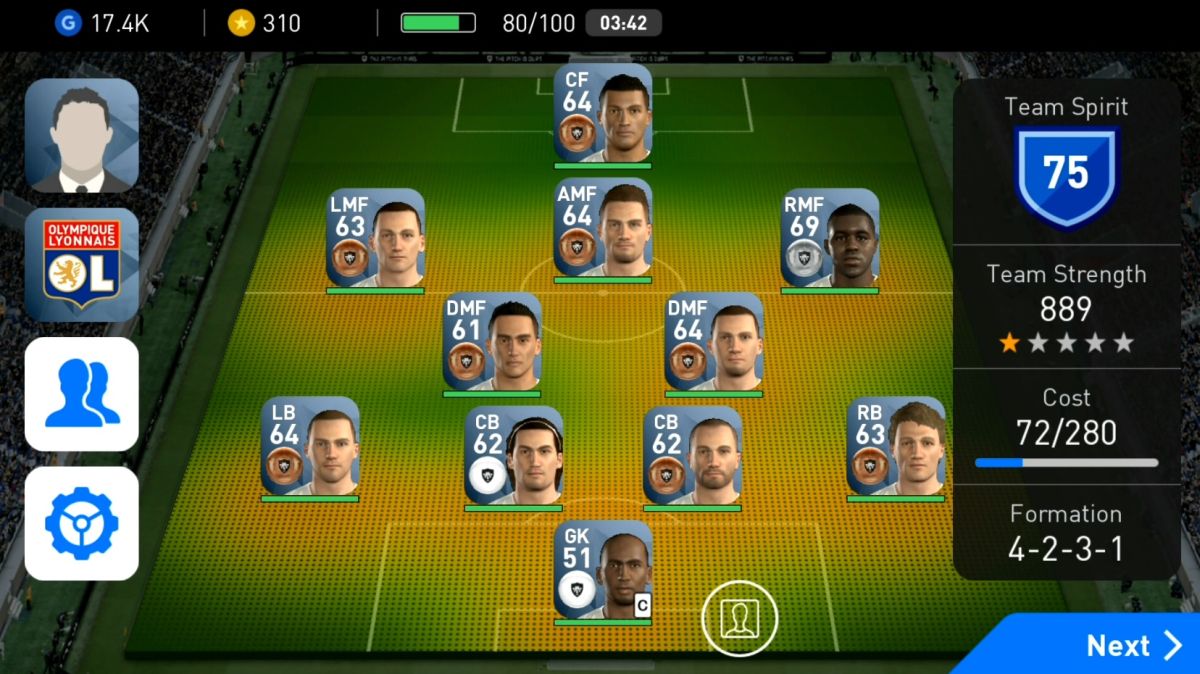
Task: Open the tactics gear wheel button
Action: pos(82,523)
